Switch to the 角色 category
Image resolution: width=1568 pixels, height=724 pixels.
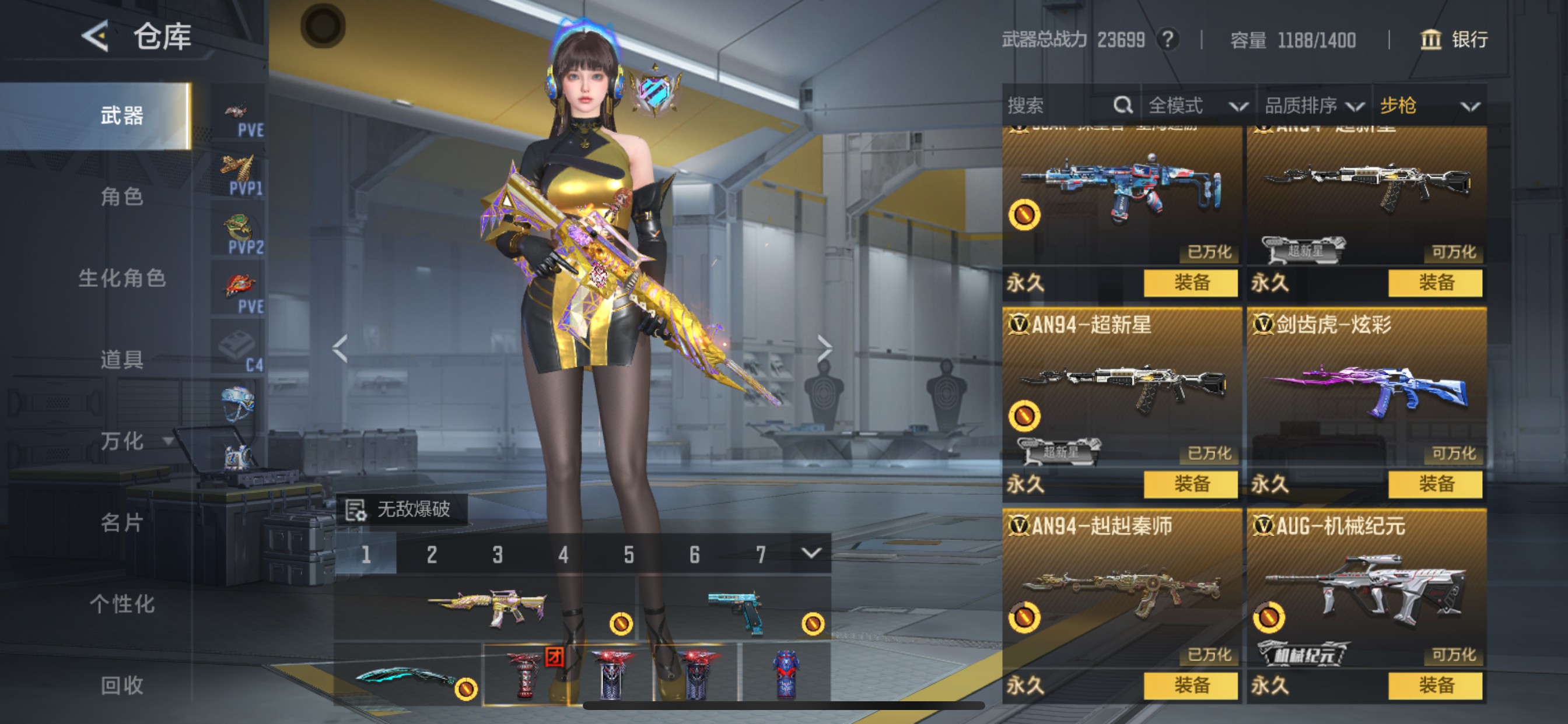122,197
